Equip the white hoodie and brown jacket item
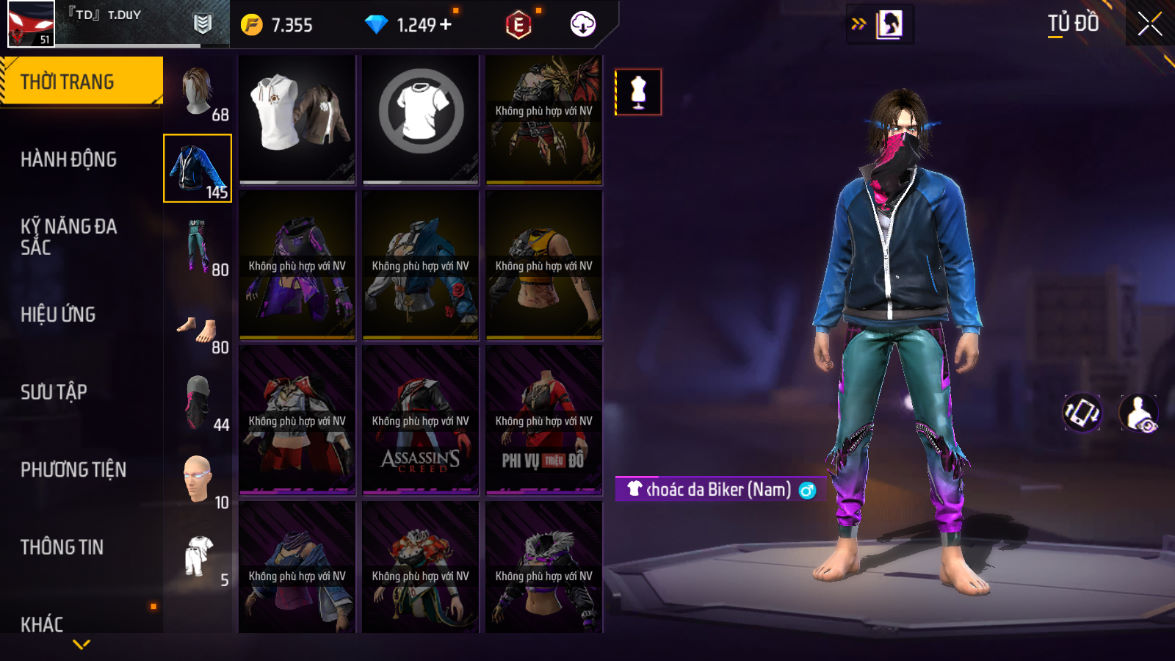1175x661 pixels. coord(298,118)
